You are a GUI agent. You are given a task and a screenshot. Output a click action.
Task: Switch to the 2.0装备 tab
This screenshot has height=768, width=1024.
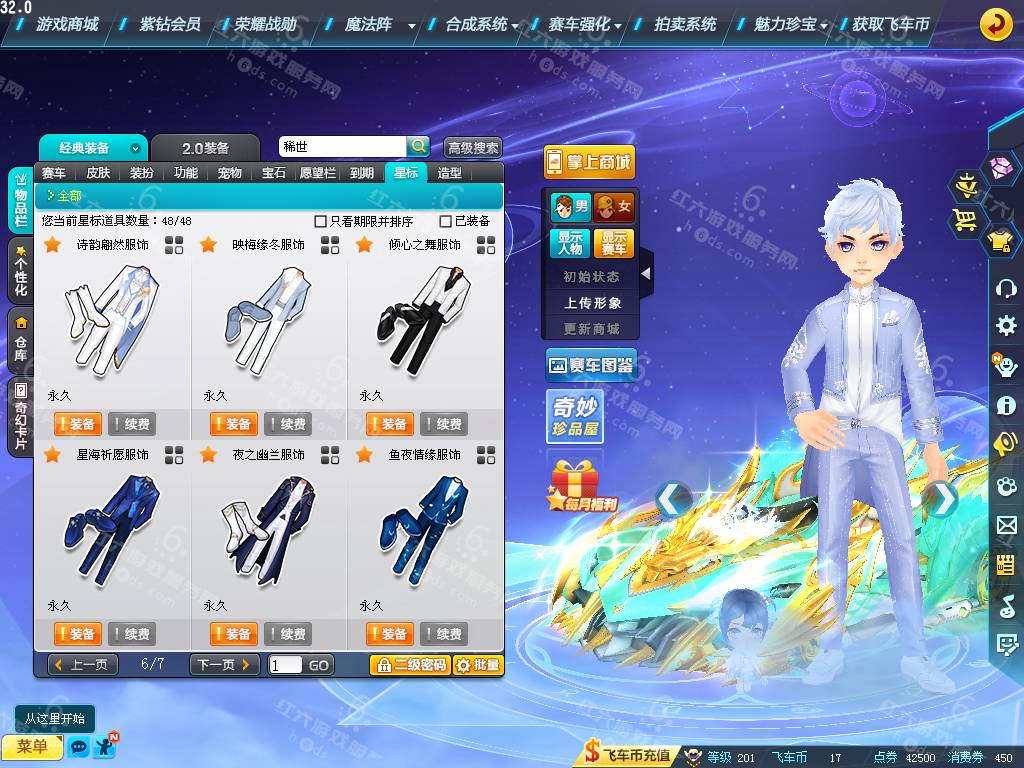(x=205, y=148)
